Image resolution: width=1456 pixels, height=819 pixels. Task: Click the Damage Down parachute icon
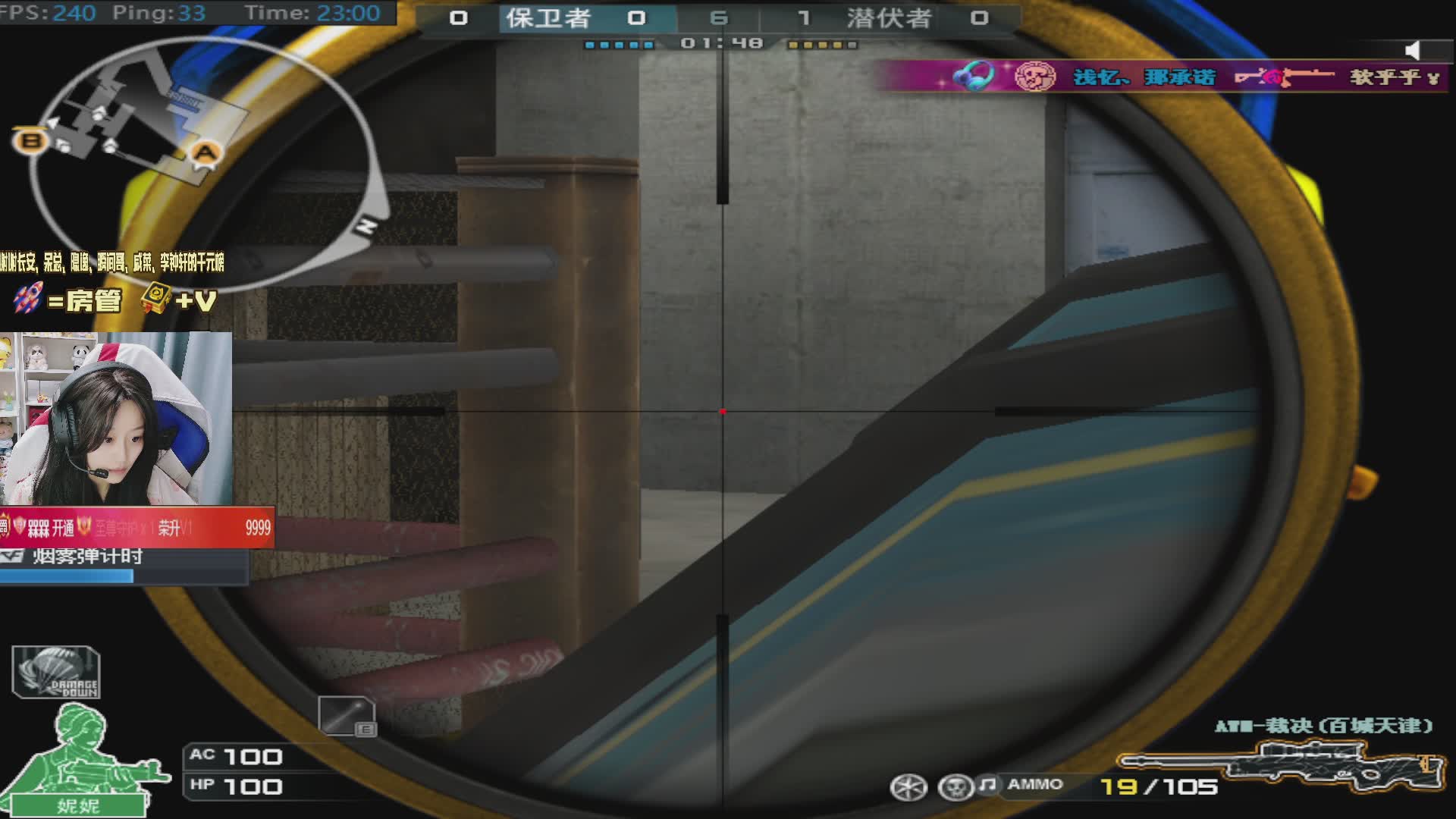point(56,672)
